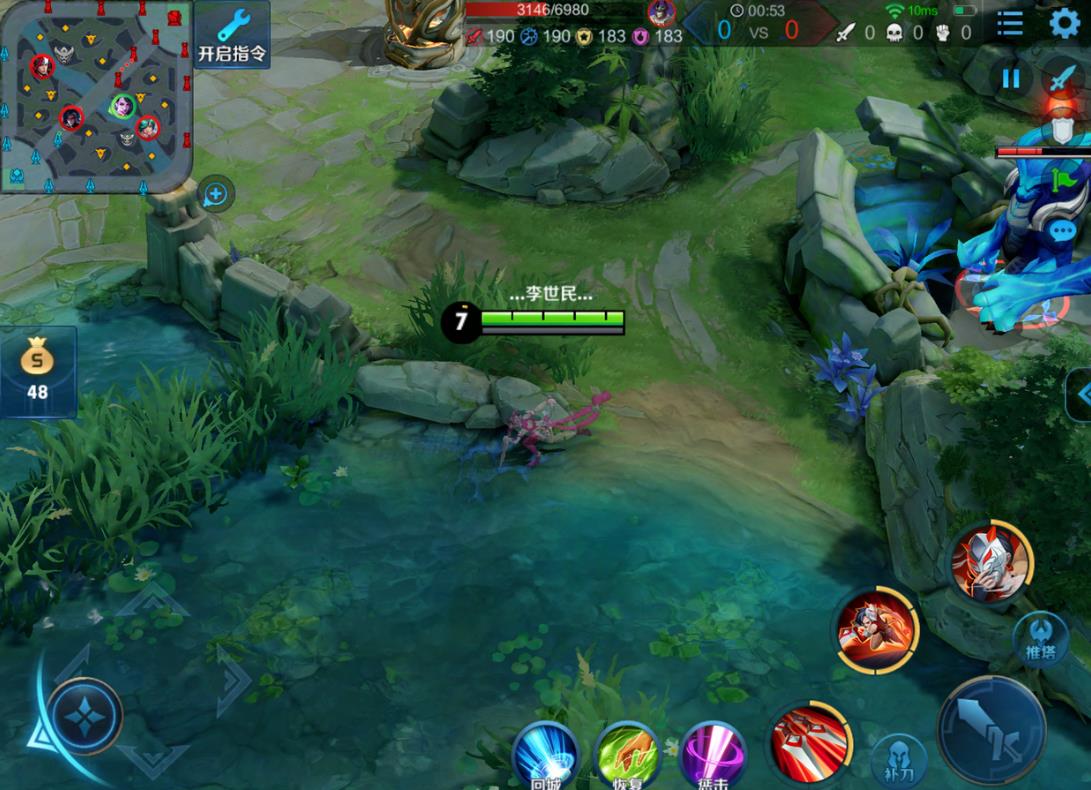Use the 恢复 heal ability
The width and height of the screenshot is (1091, 790).
[628, 757]
